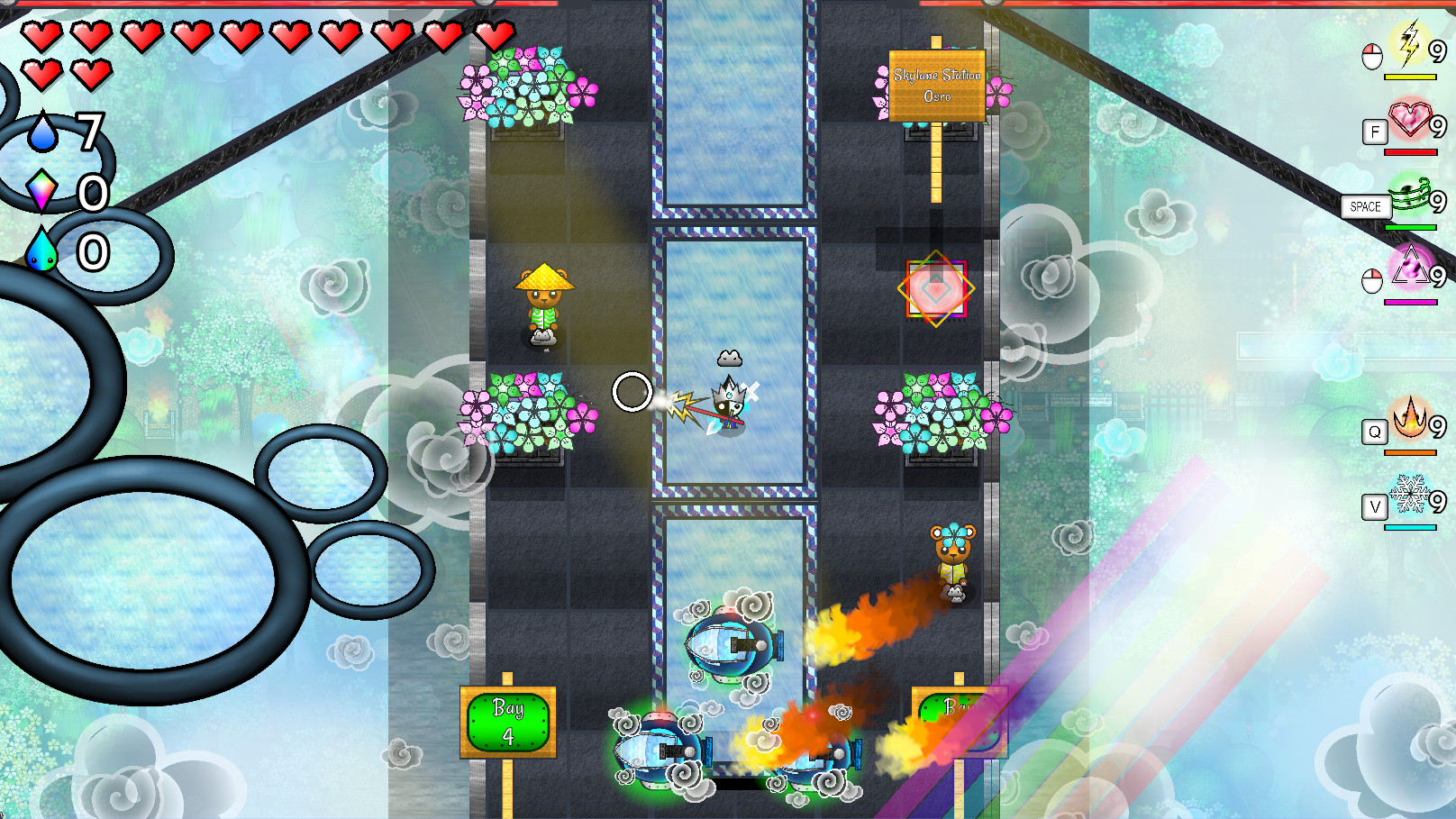Toggle the Q key binding badge
This screenshot has height=819, width=1456.
1373,433
